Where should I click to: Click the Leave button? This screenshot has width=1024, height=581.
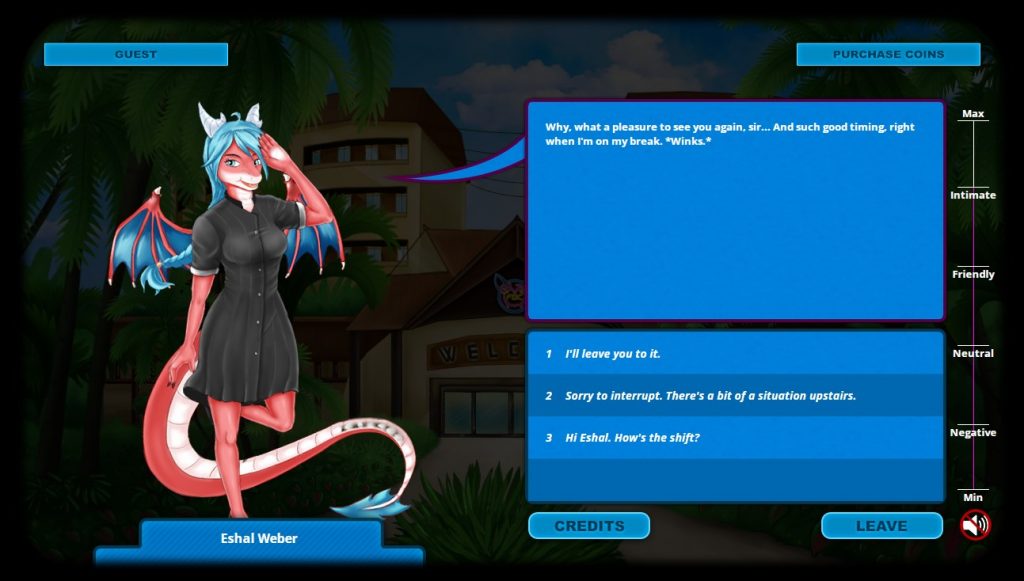pos(881,525)
